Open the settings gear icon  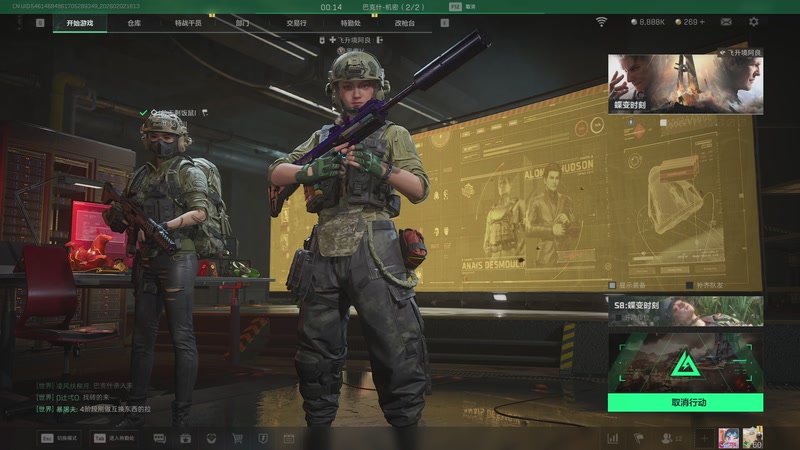(x=754, y=21)
